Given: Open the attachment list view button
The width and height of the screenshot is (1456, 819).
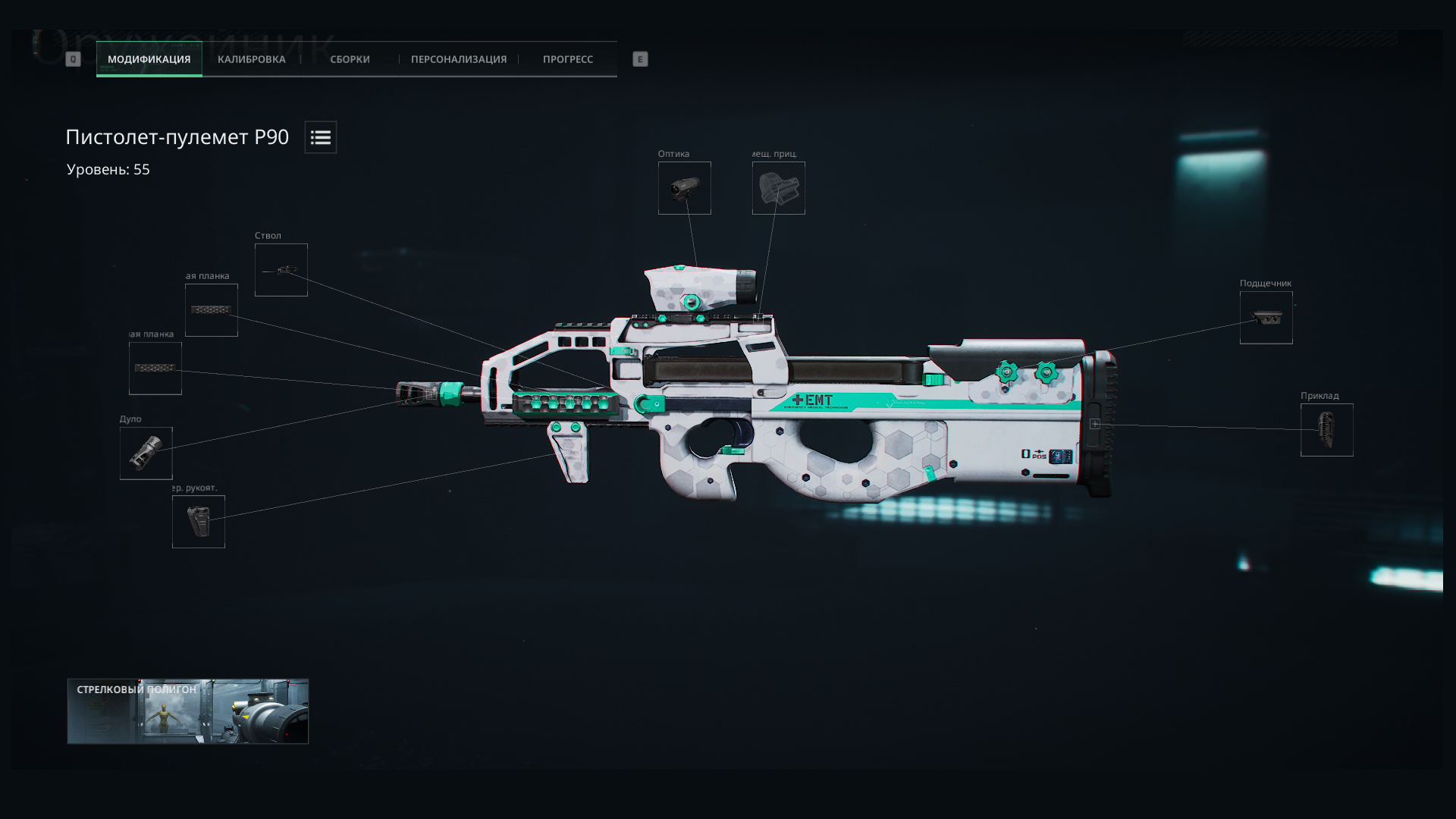Looking at the screenshot, I should [x=321, y=137].
